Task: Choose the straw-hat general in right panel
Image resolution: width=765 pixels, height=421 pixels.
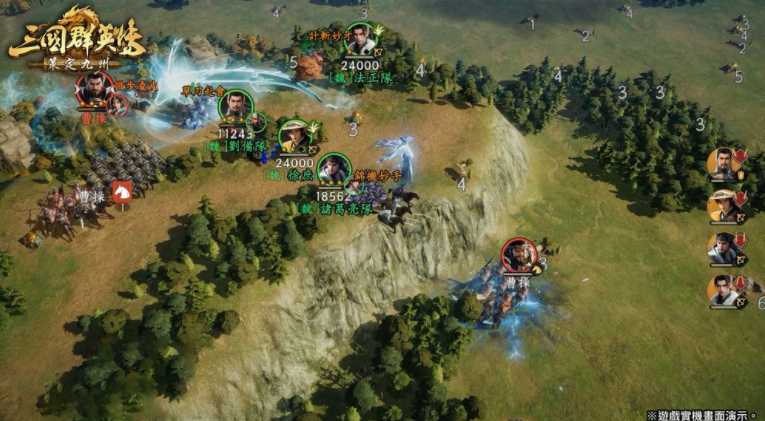Action: [x=723, y=206]
